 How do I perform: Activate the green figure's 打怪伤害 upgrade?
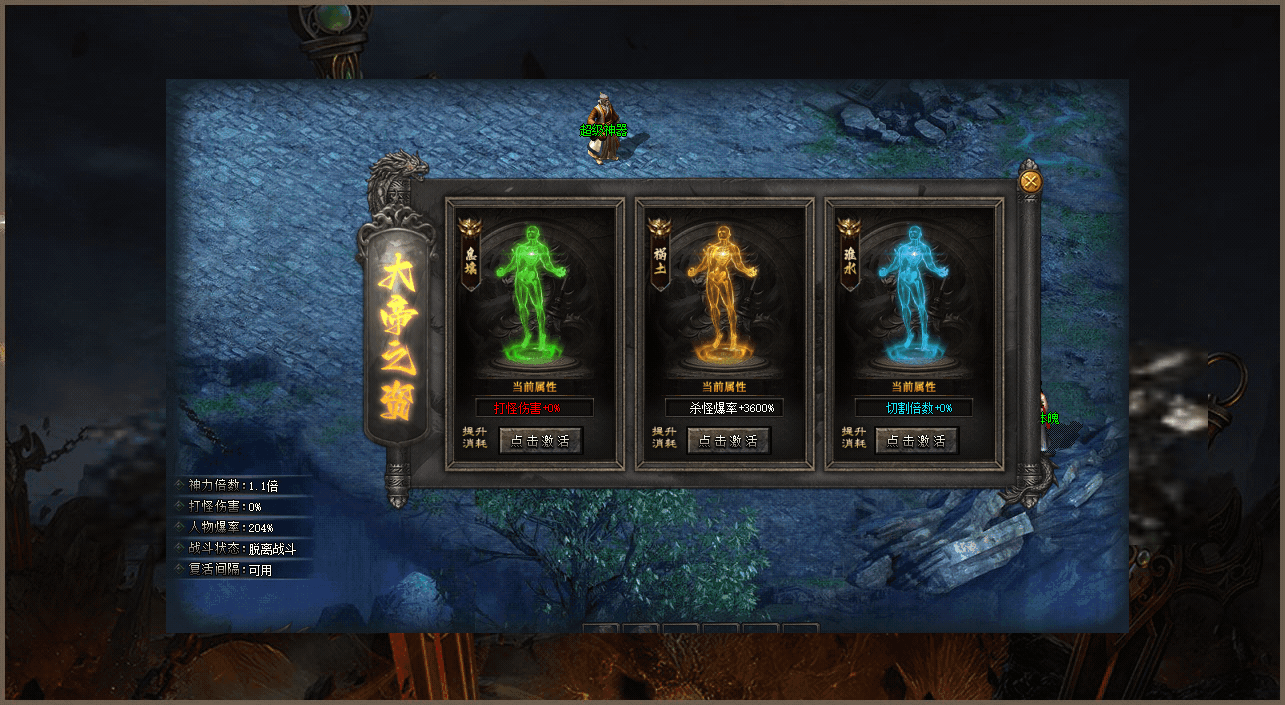[540, 441]
